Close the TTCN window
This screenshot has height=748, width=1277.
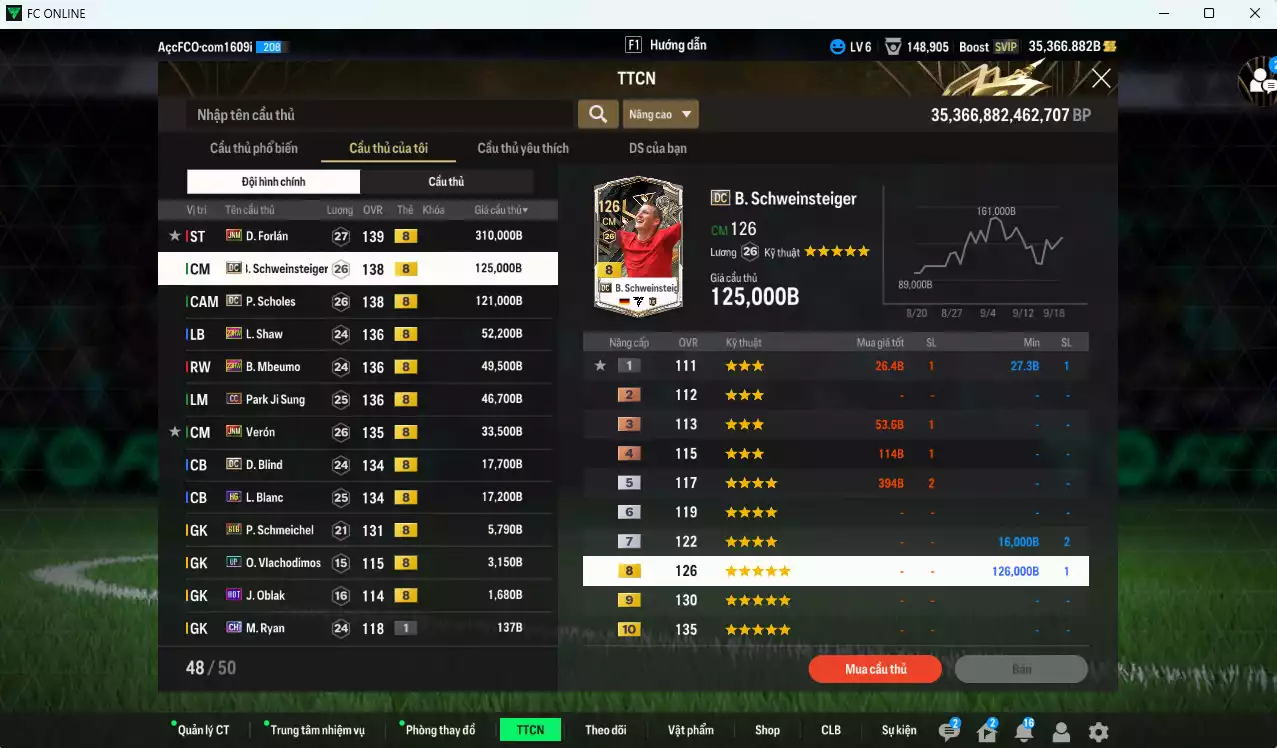click(x=1101, y=78)
